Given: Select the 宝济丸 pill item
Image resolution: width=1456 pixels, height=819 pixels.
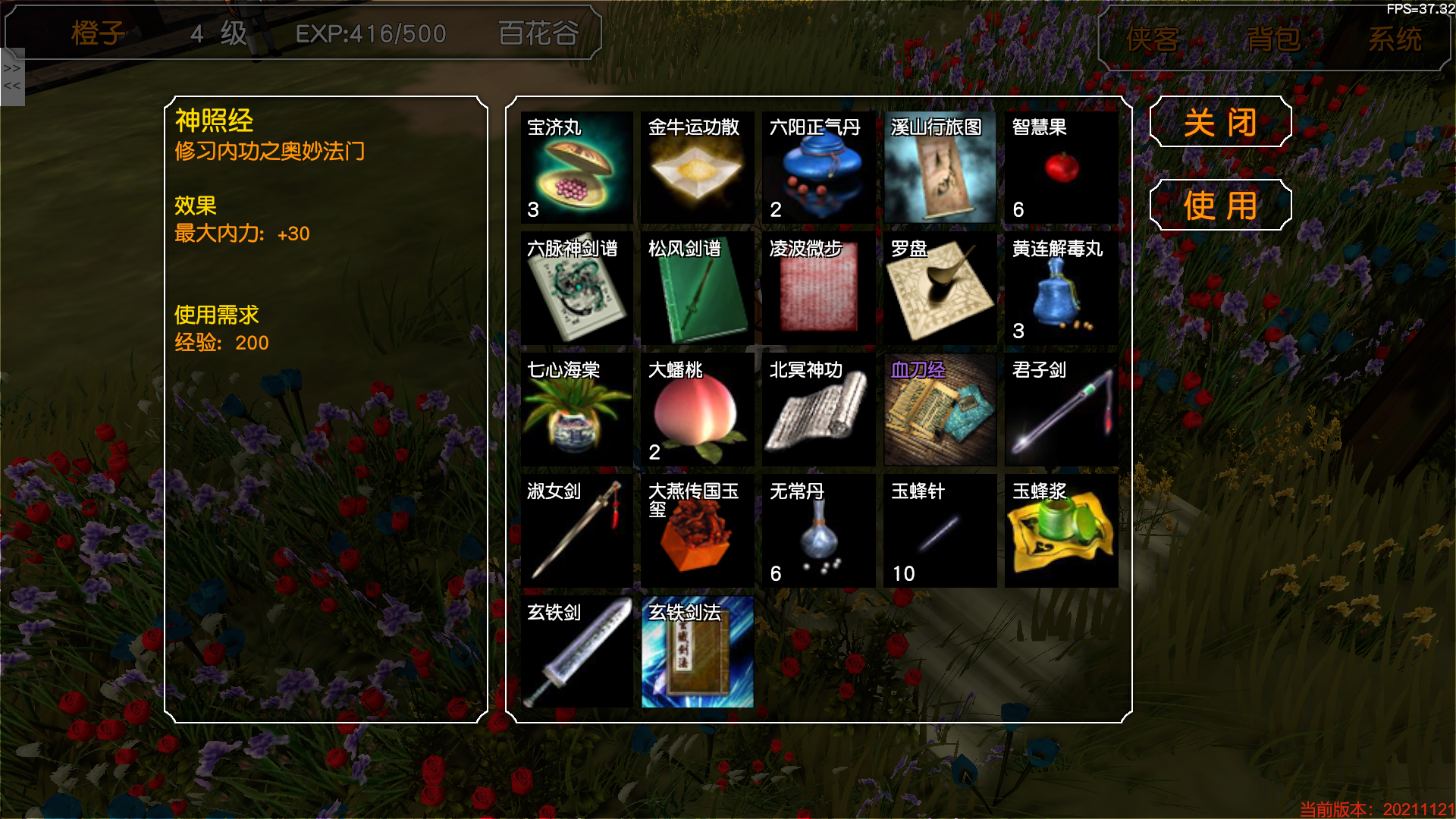Looking at the screenshot, I should tap(576, 168).
